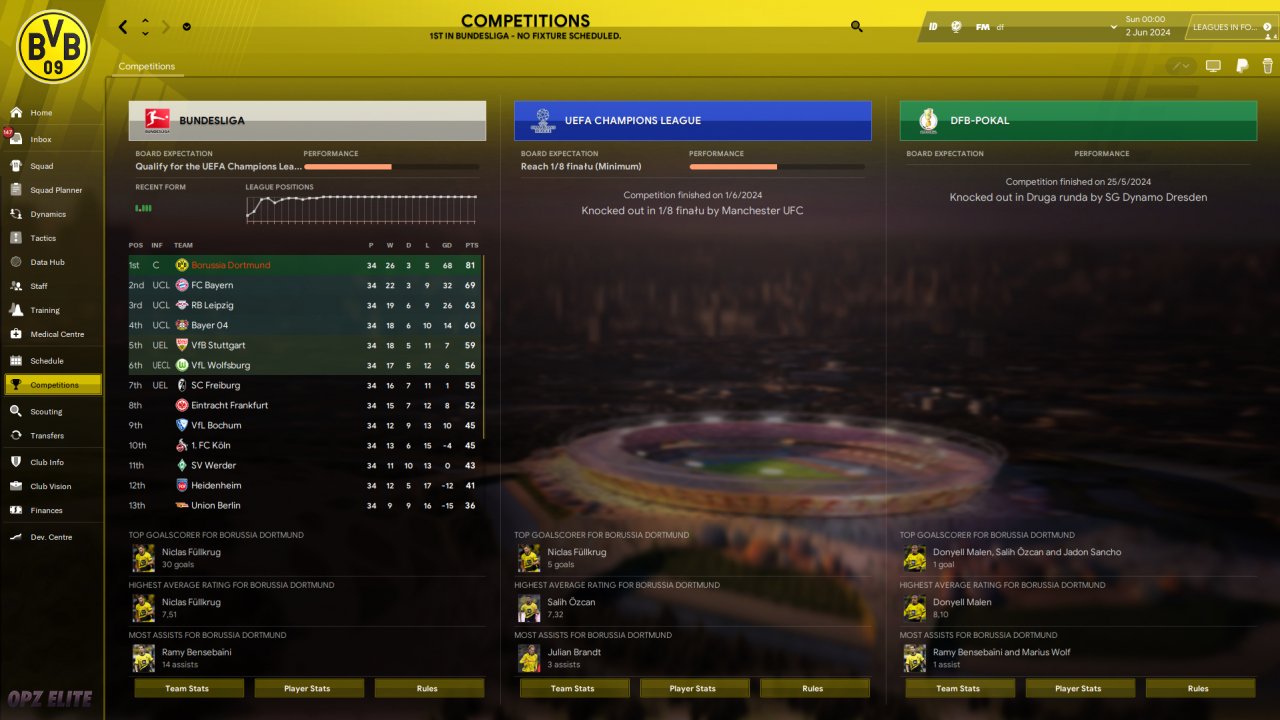Screen dimensions: 1280x720
Task: Go back with the left arrow
Action: tap(123, 27)
